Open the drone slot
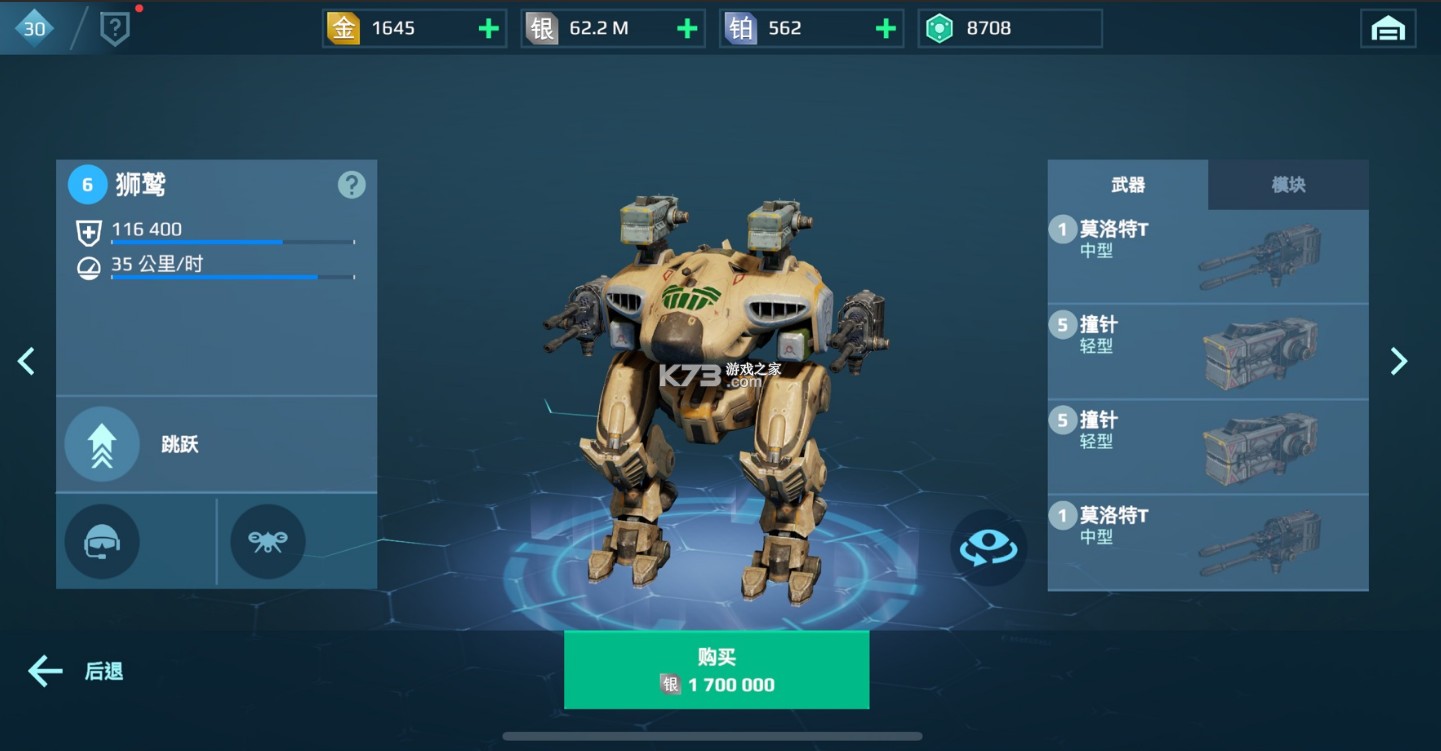Image resolution: width=1441 pixels, height=751 pixels. point(268,542)
